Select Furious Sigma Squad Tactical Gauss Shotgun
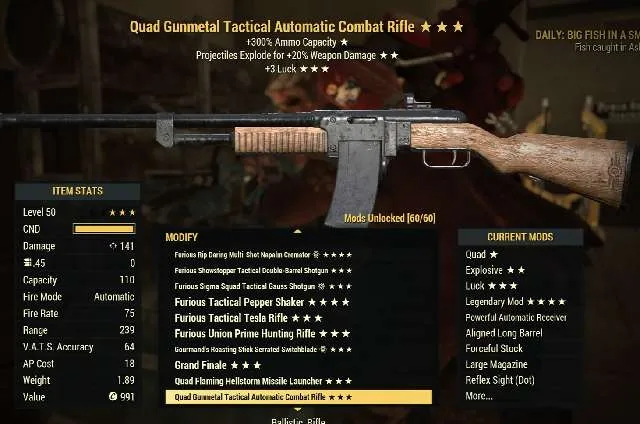This screenshot has height=424, width=640. 262,286
